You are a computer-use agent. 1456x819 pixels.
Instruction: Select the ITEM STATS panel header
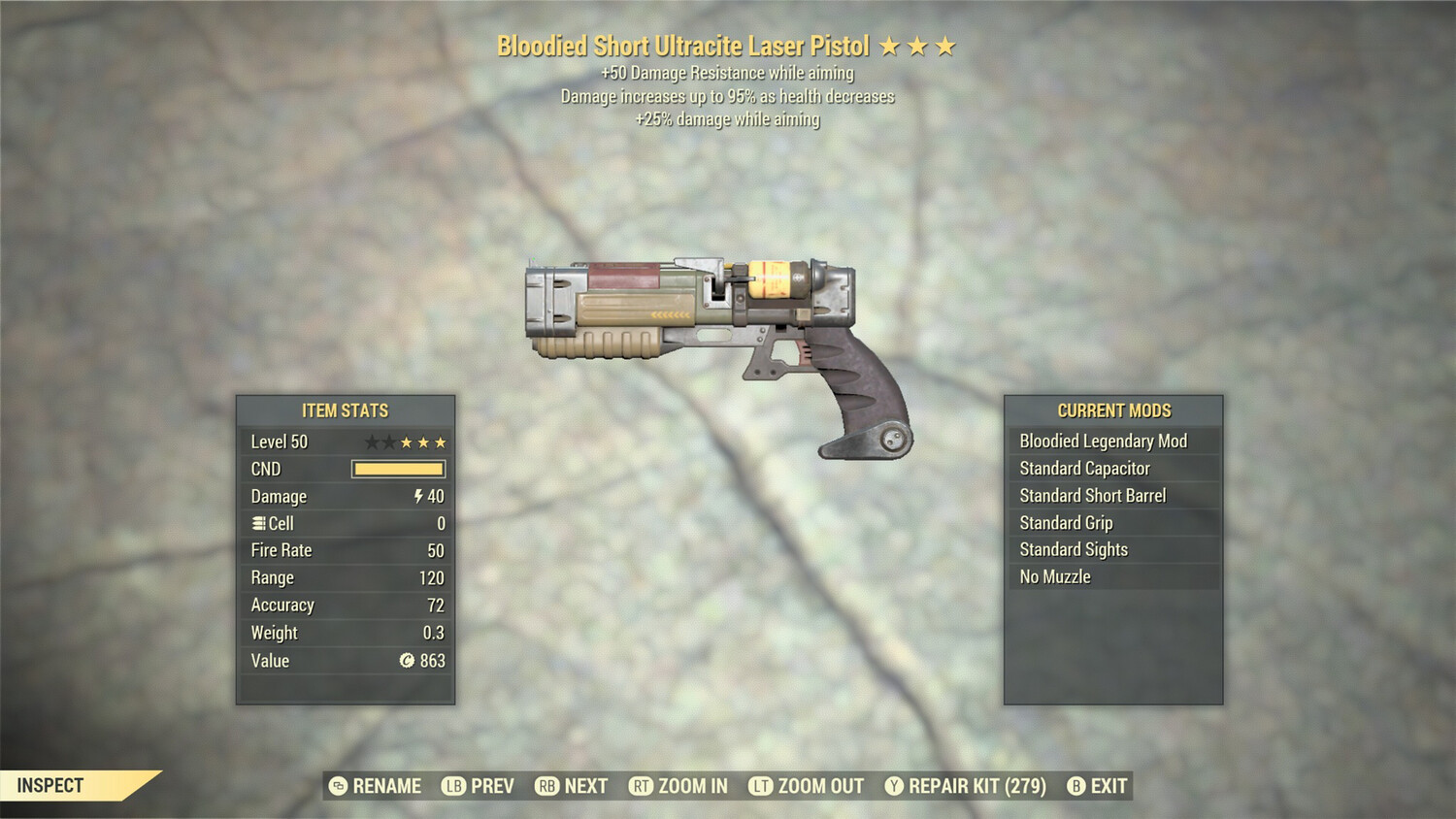click(x=345, y=410)
